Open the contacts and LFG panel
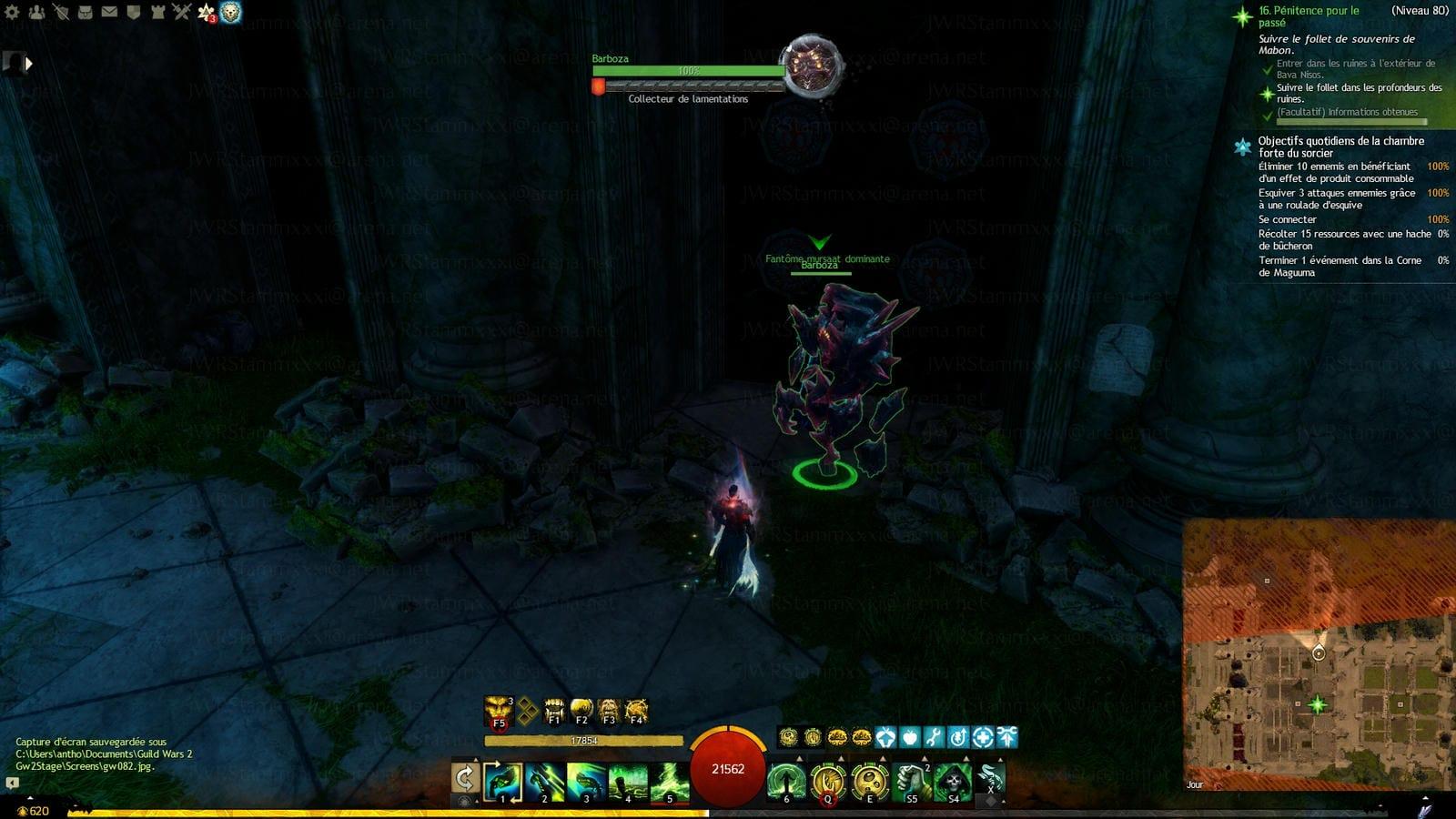Viewport: 1456px width, 819px height. (x=36, y=12)
